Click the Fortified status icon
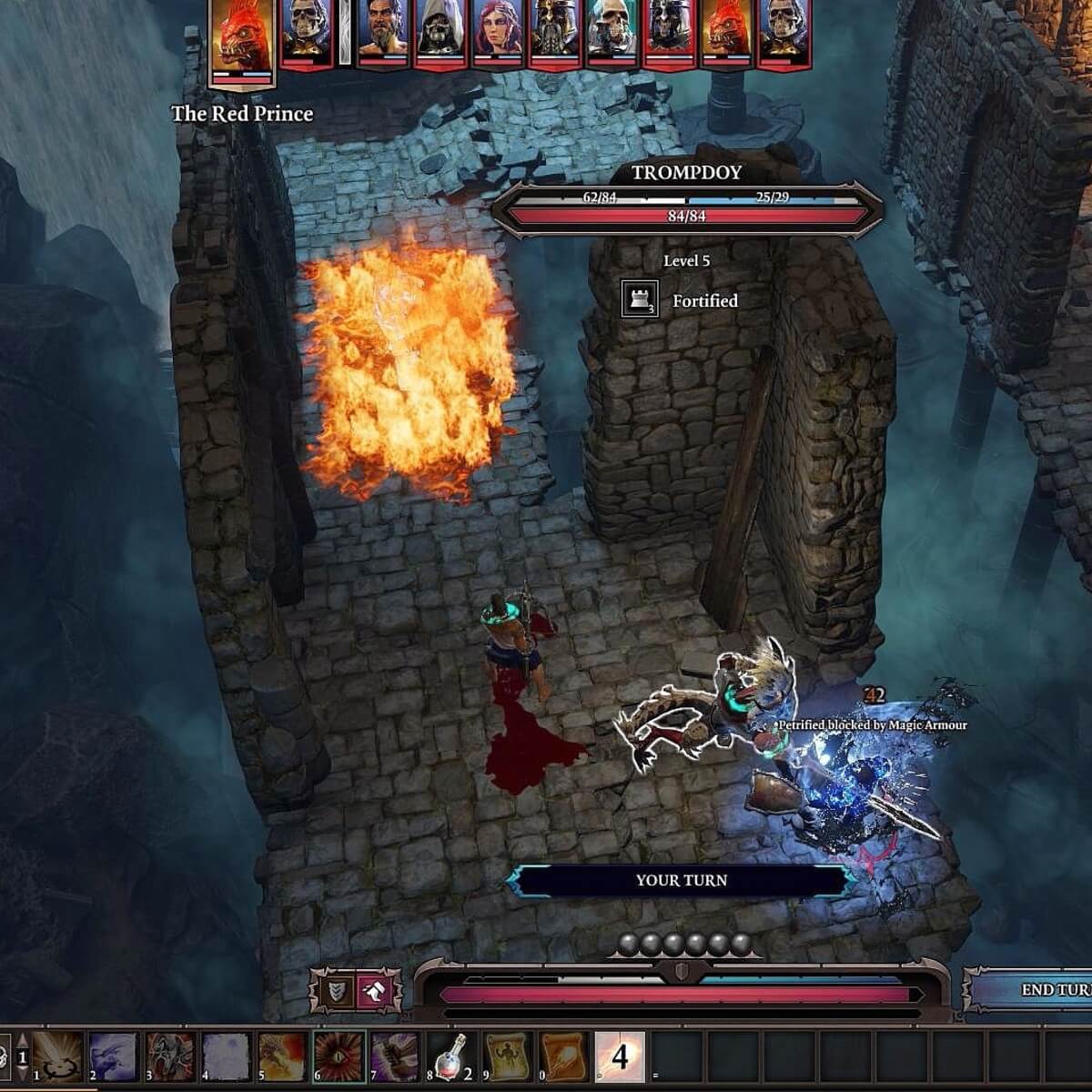 tap(639, 299)
